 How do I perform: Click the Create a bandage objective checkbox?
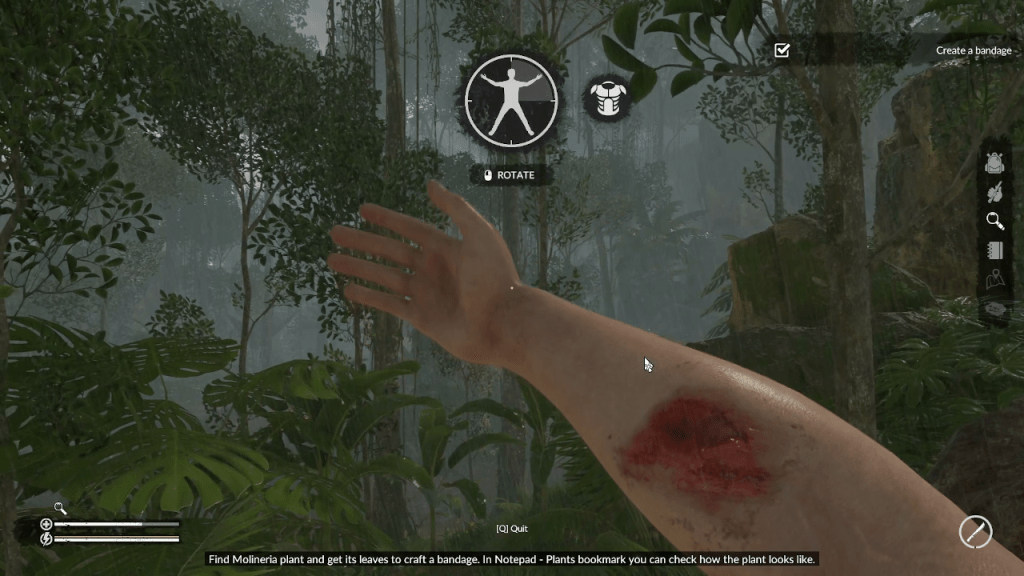(782, 50)
